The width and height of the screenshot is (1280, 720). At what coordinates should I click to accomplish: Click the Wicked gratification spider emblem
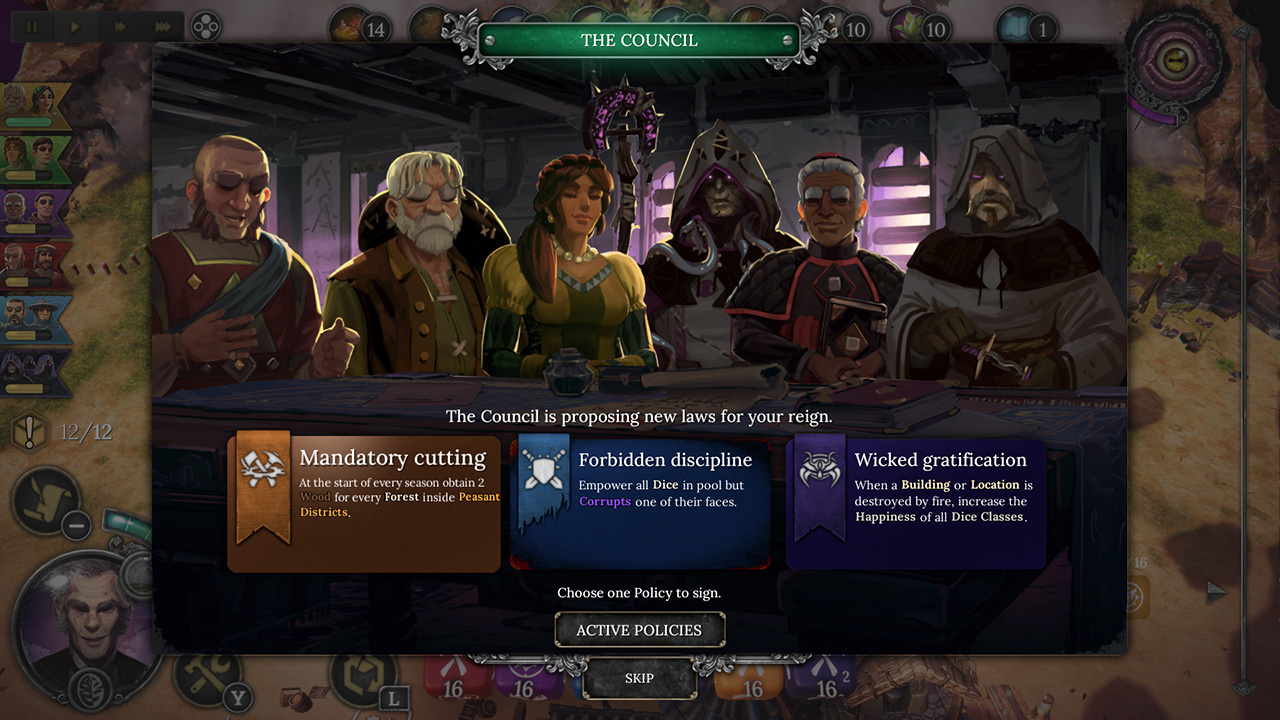pos(818,470)
